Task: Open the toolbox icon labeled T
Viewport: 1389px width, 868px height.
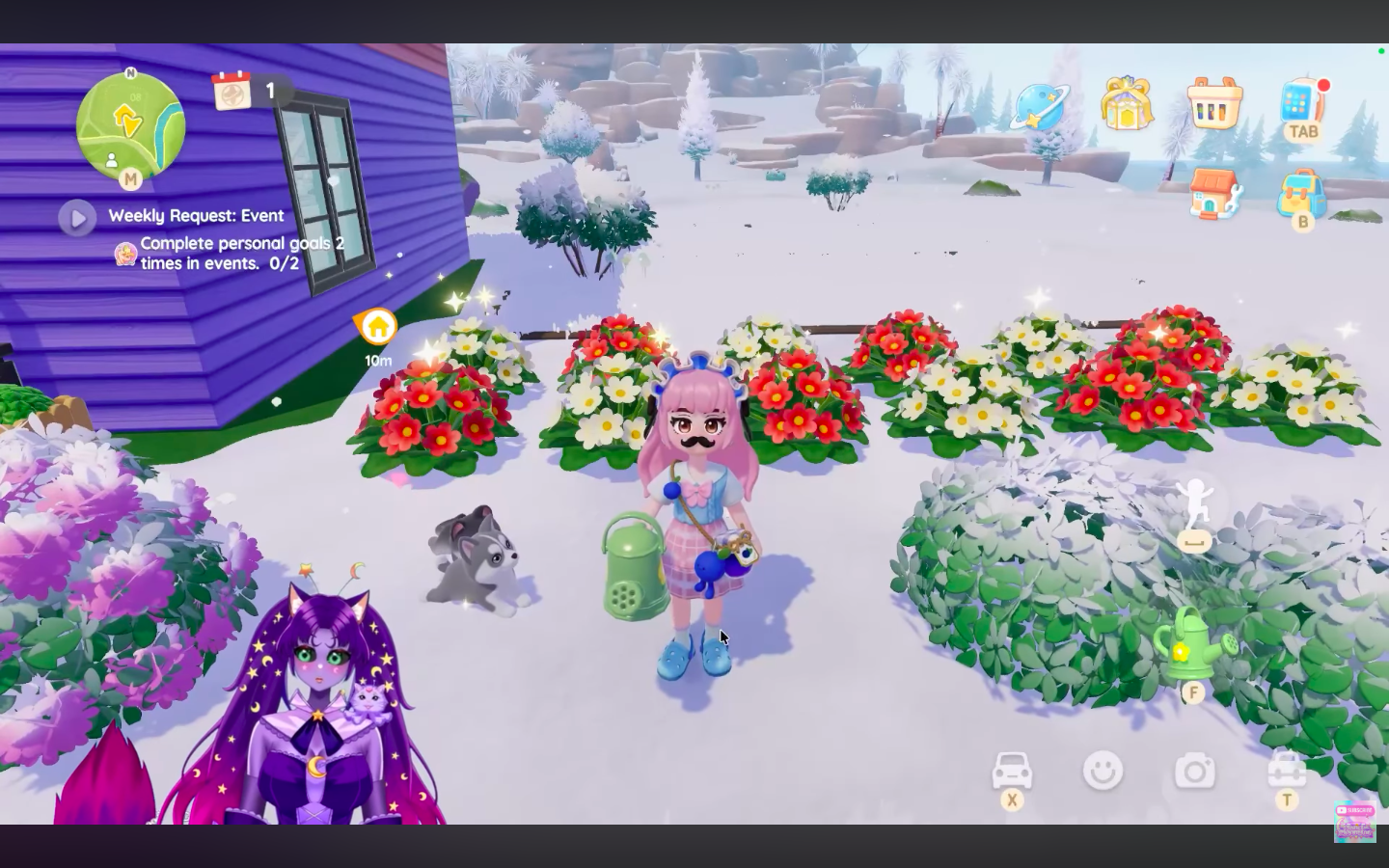Action: click(x=1287, y=771)
